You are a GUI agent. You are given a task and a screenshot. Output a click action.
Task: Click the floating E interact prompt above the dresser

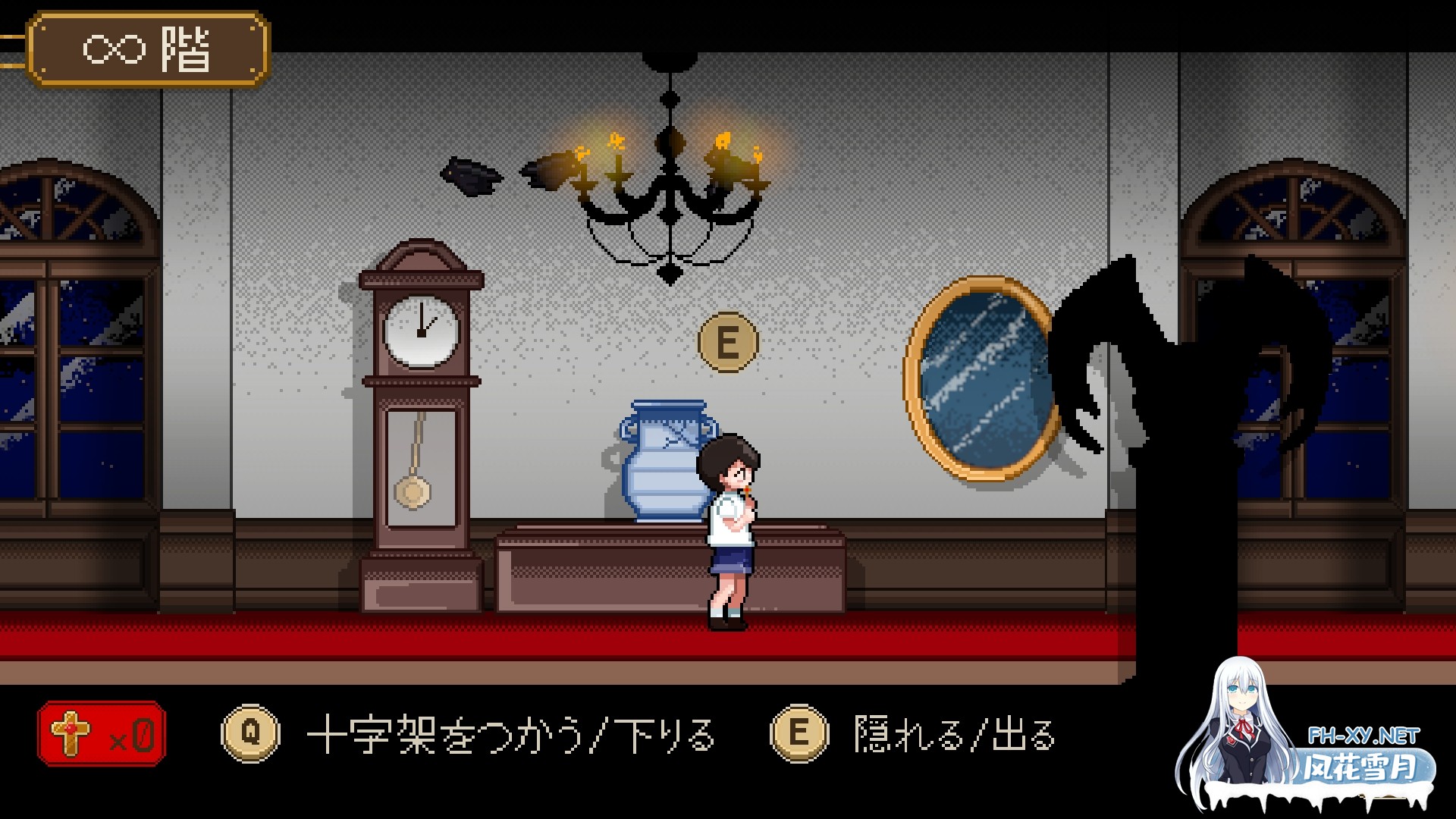(x=729, y=343)
